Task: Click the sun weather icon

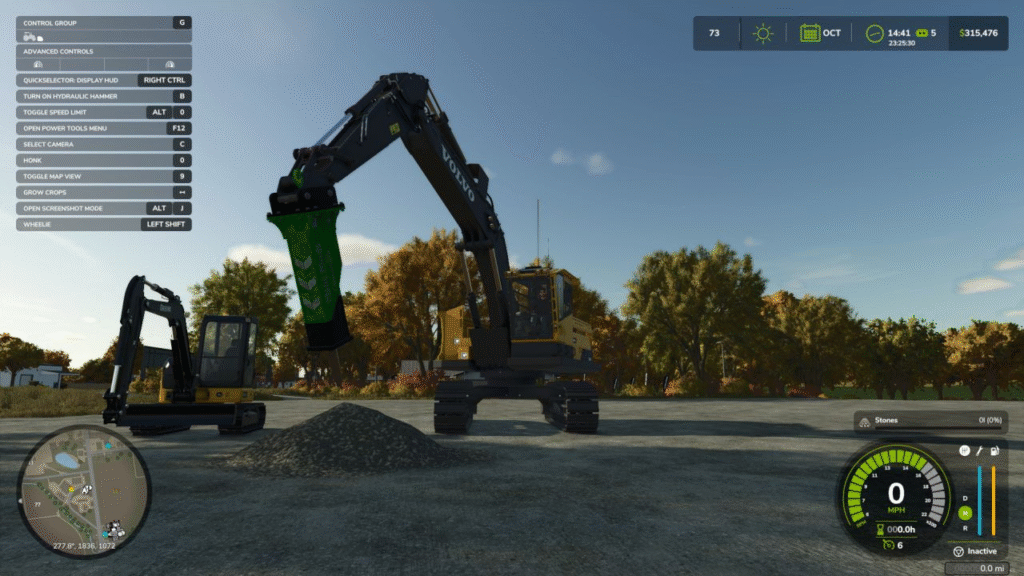Action: coord(763,33)
